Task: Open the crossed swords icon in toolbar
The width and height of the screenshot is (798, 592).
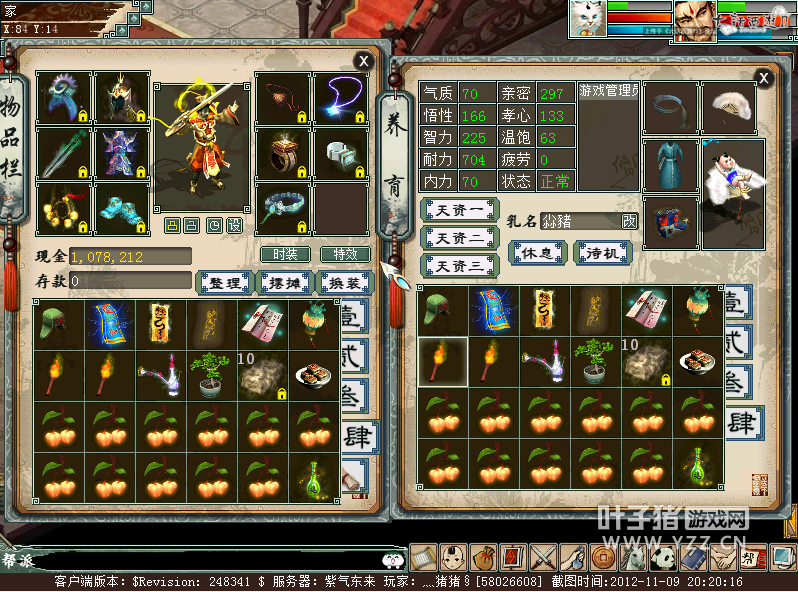Action: click(543, 557)
